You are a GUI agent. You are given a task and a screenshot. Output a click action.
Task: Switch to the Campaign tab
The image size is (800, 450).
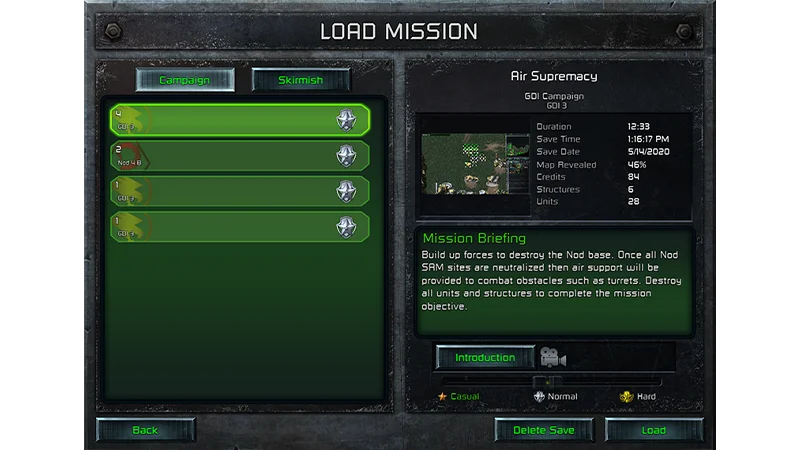point(185,80)
